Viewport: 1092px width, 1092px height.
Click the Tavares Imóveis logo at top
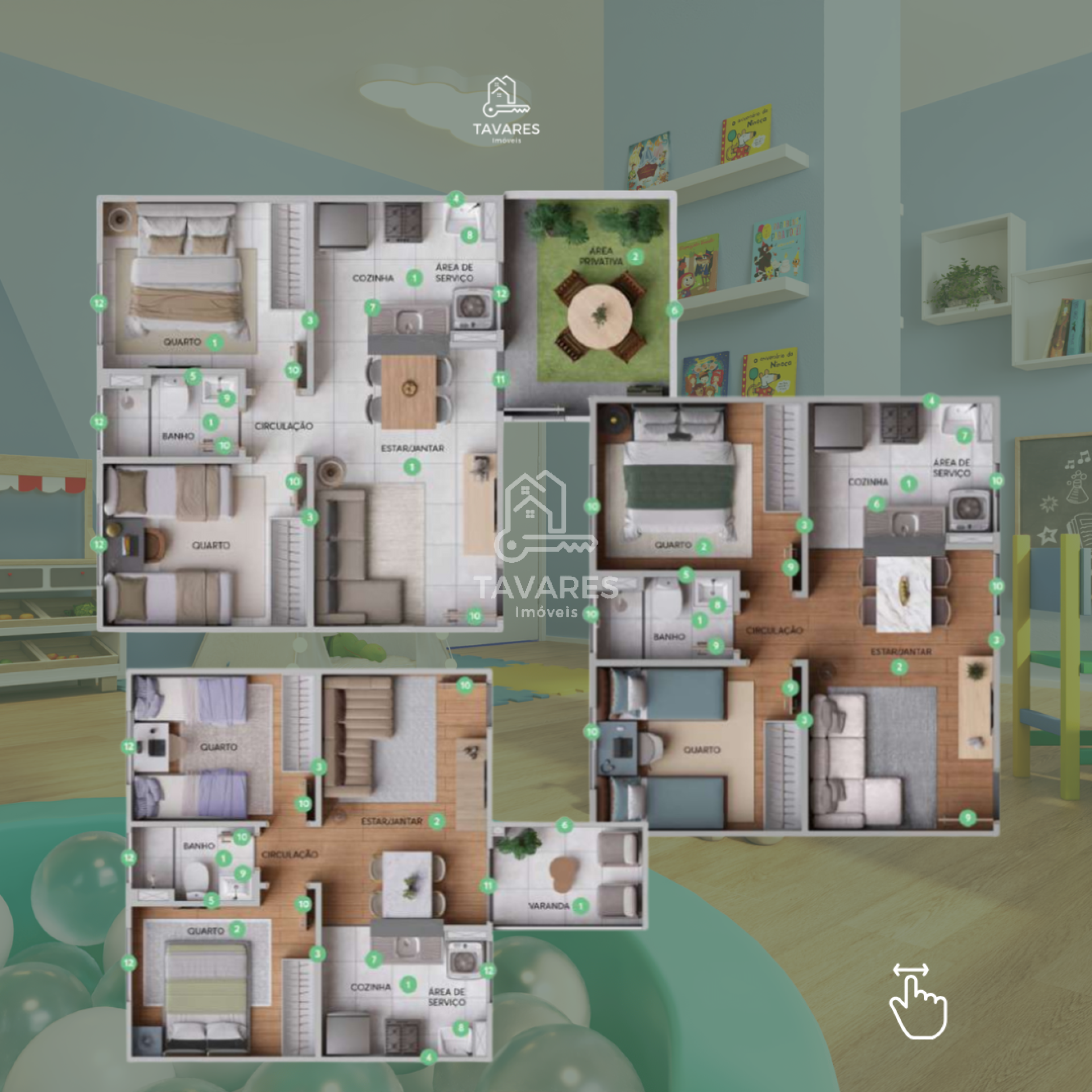[x=506, y=110]
